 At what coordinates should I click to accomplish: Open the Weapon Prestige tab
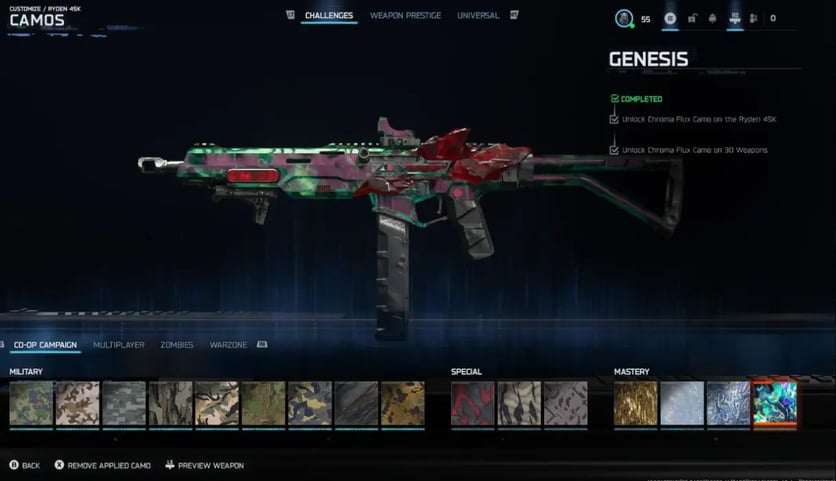(407, 16)
